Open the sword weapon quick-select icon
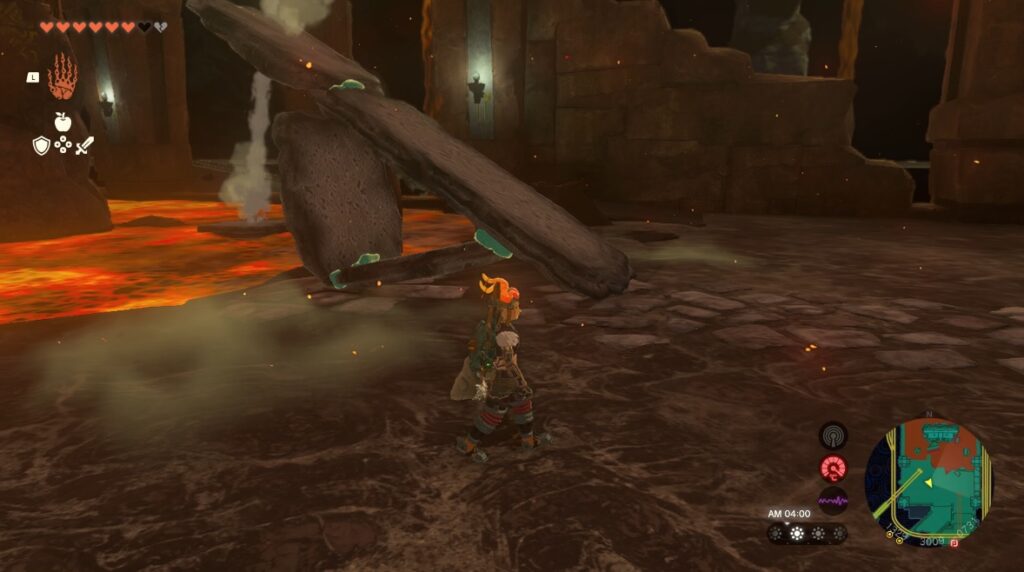1024x572 pixels. click(84, 146)
